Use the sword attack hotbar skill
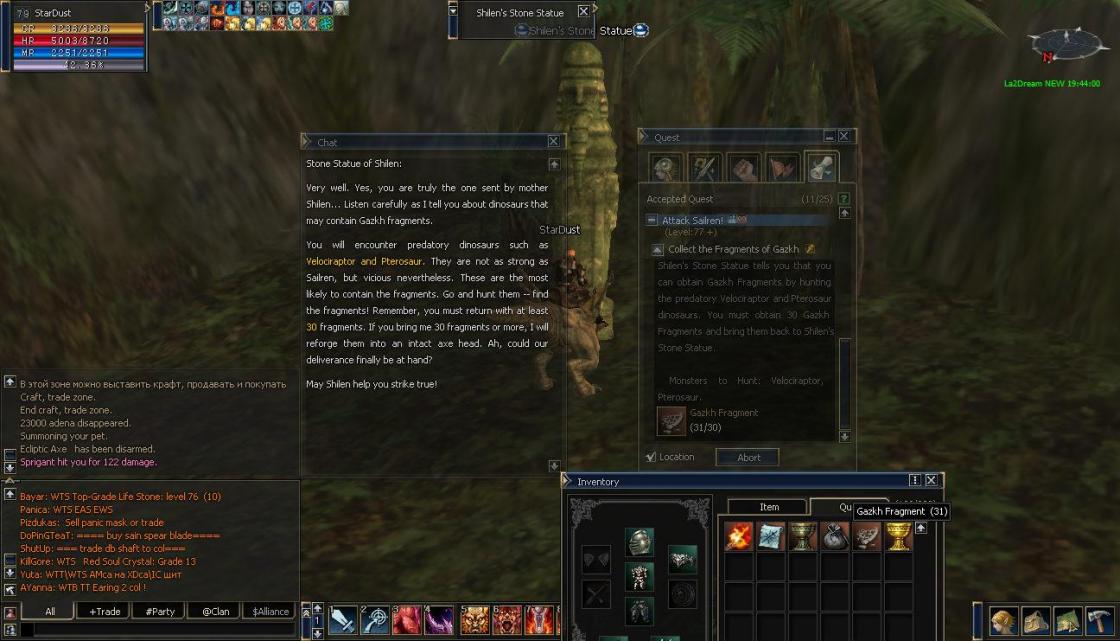The width and height of the screenshot is (1120, 641). (342, 621)
